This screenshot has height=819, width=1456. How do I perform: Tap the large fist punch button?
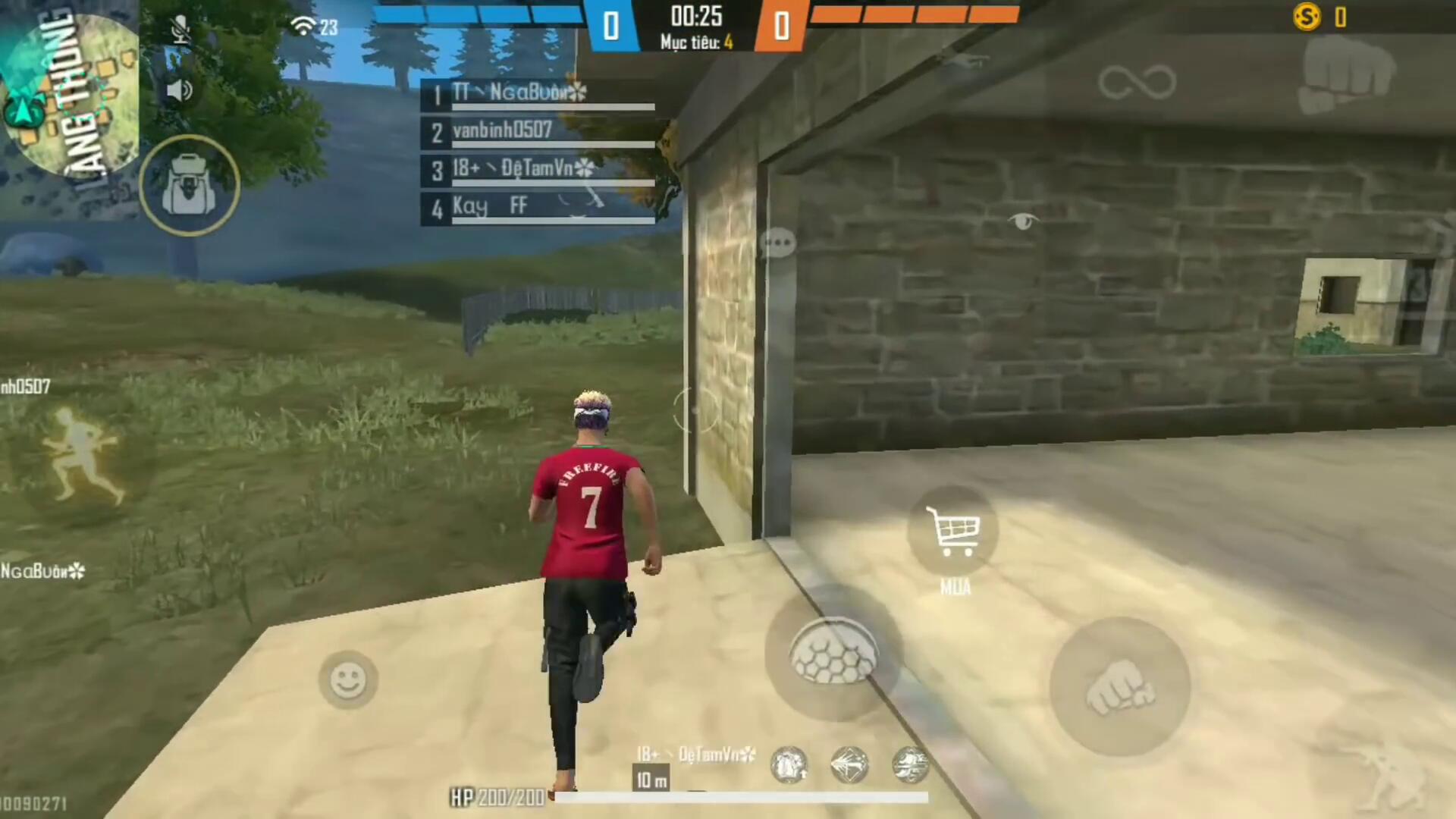pos(1119,687)
